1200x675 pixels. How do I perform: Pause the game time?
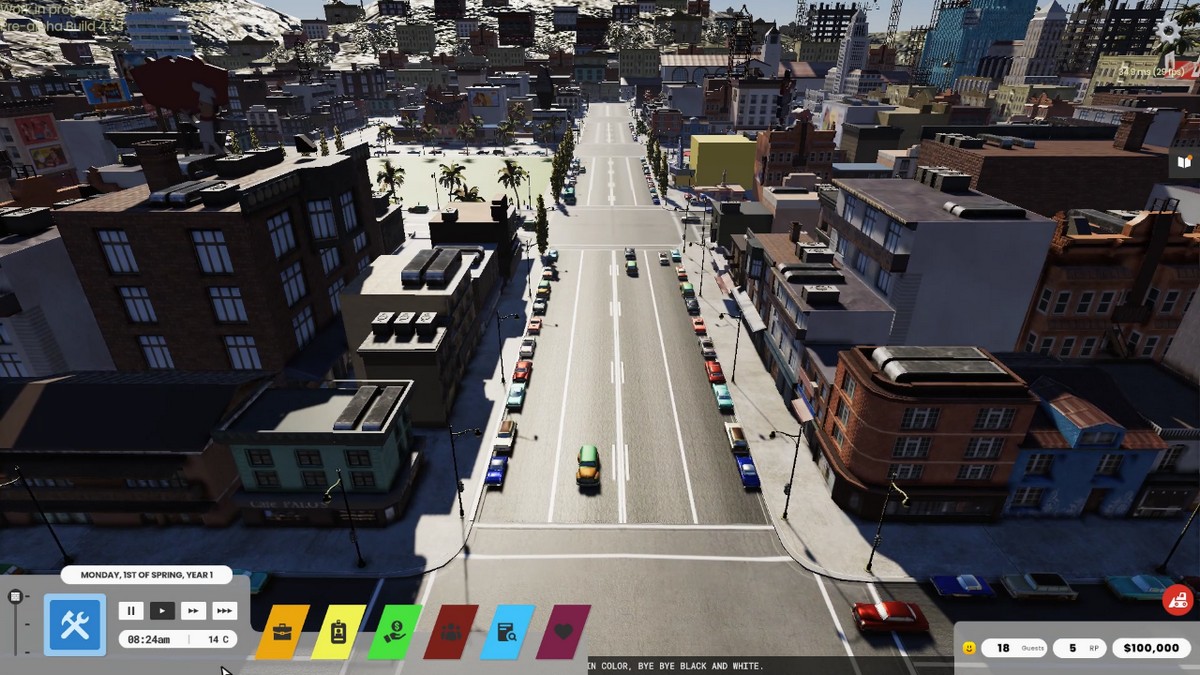131,610
